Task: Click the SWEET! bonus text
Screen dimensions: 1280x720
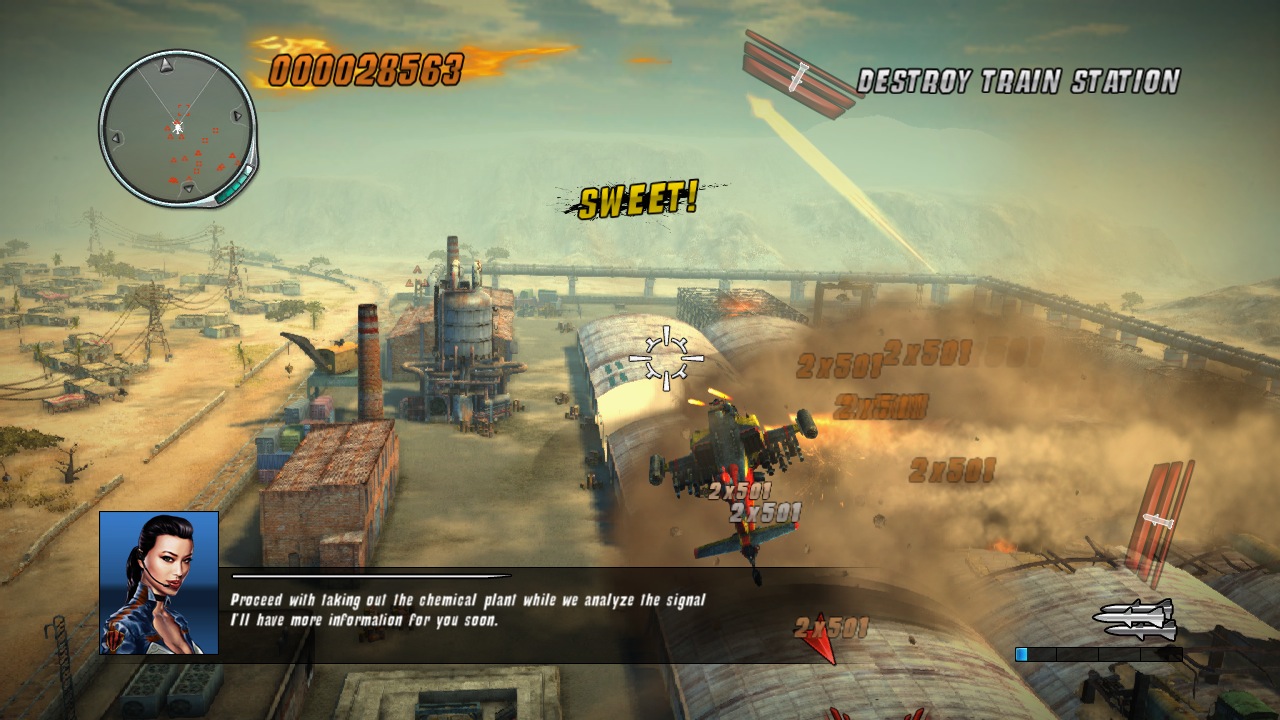Action: [x=638, y=199]
